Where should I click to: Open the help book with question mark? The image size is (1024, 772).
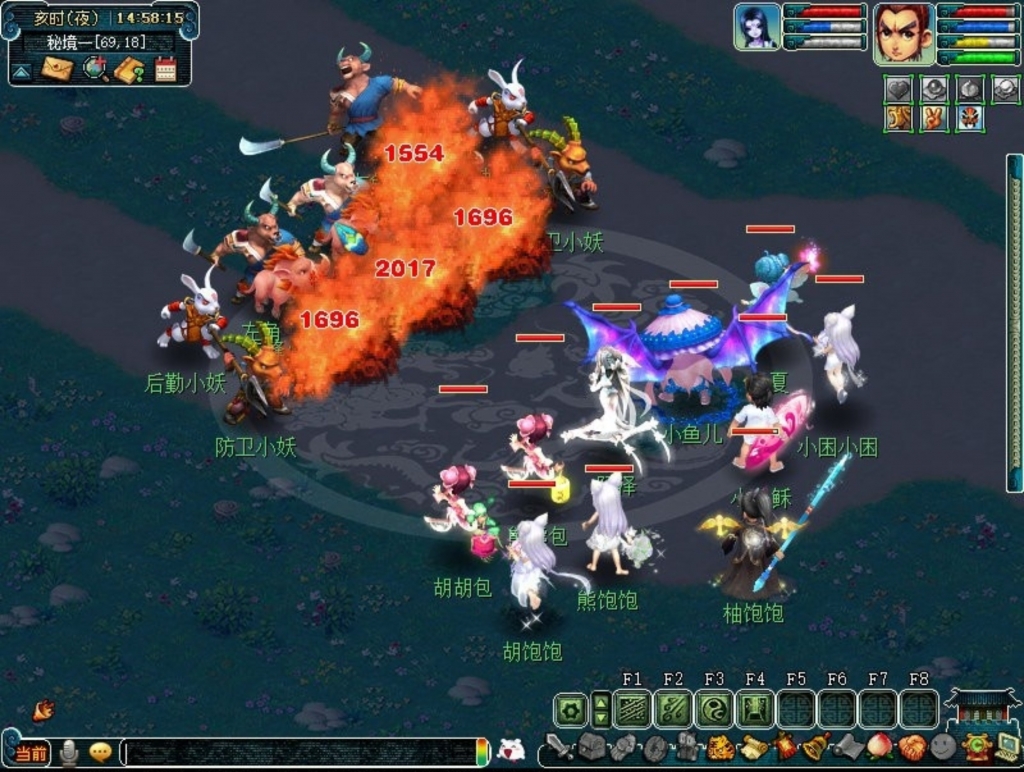[130, 70]
